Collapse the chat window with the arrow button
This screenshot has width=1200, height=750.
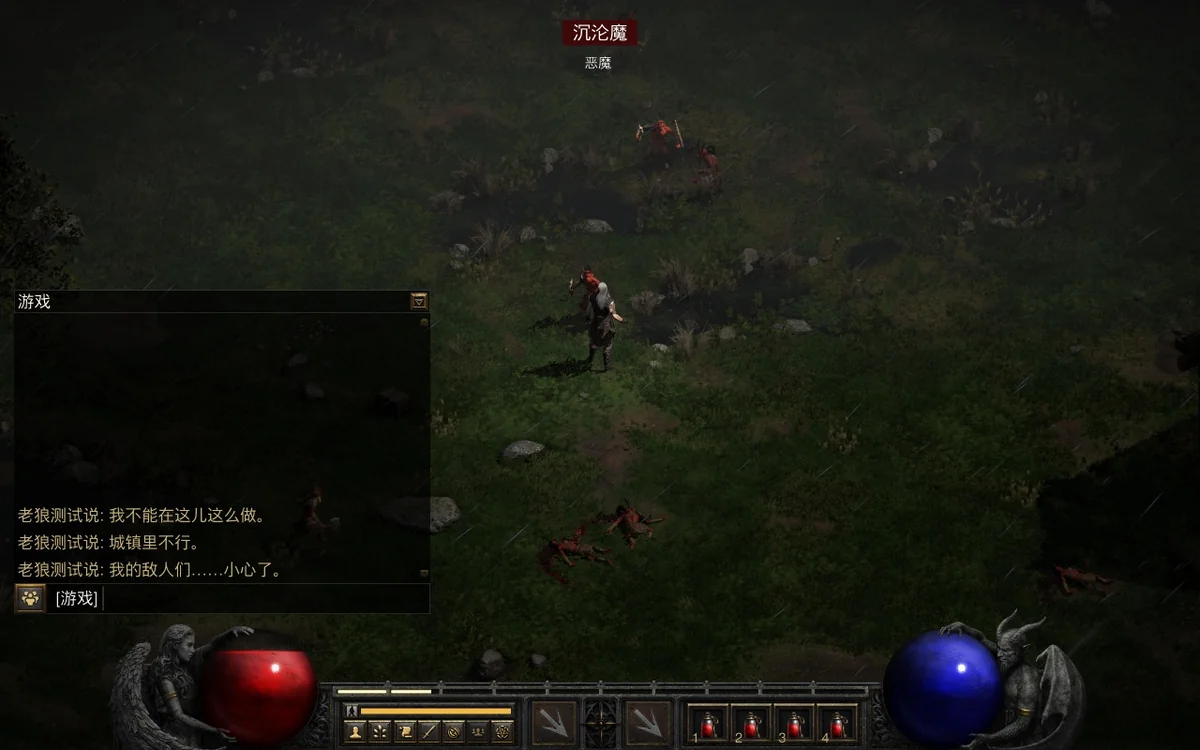click(x=419, y=301)
